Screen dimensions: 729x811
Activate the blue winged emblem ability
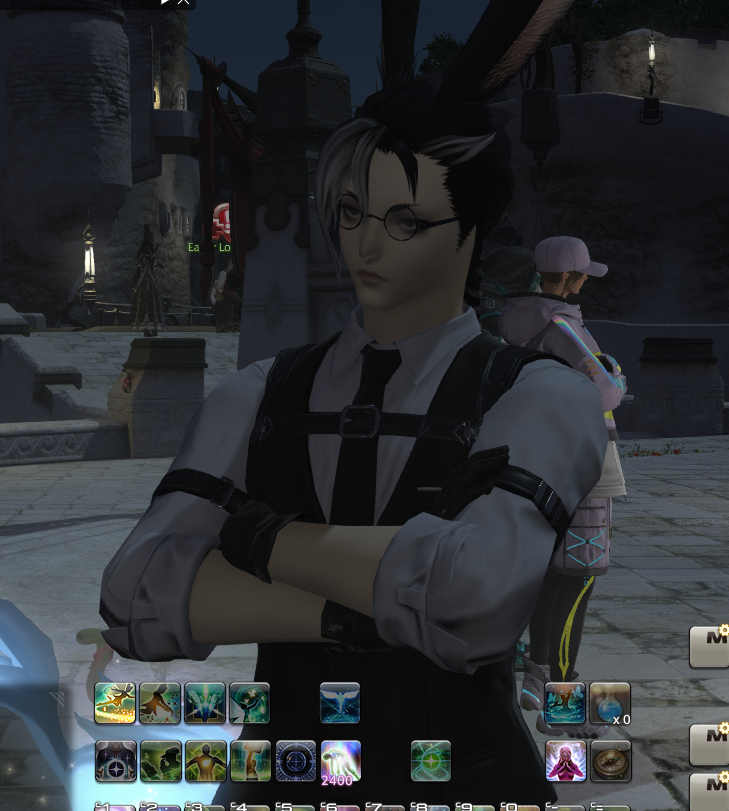click(x=340, y=703)
